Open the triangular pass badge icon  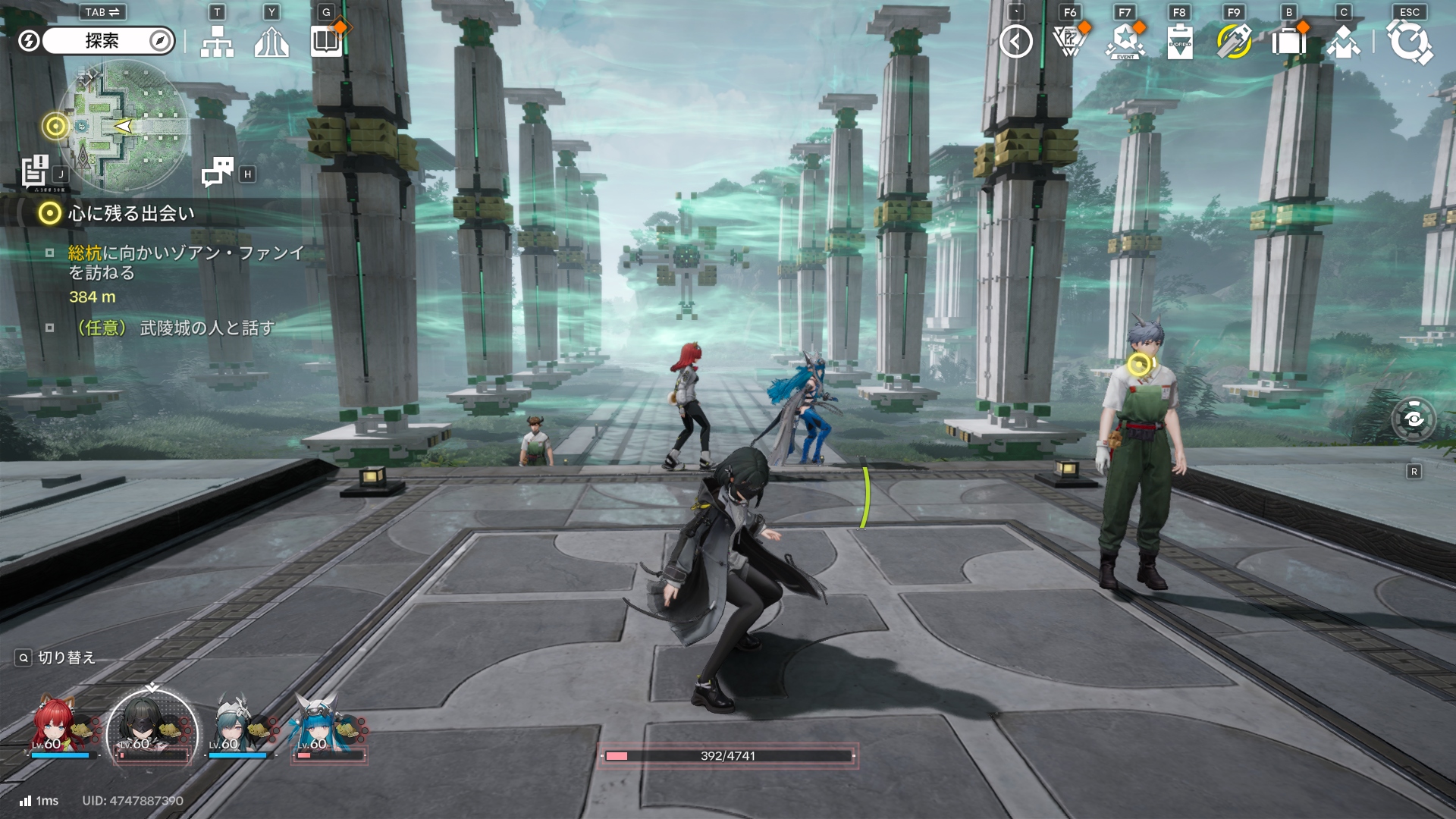1070,42
